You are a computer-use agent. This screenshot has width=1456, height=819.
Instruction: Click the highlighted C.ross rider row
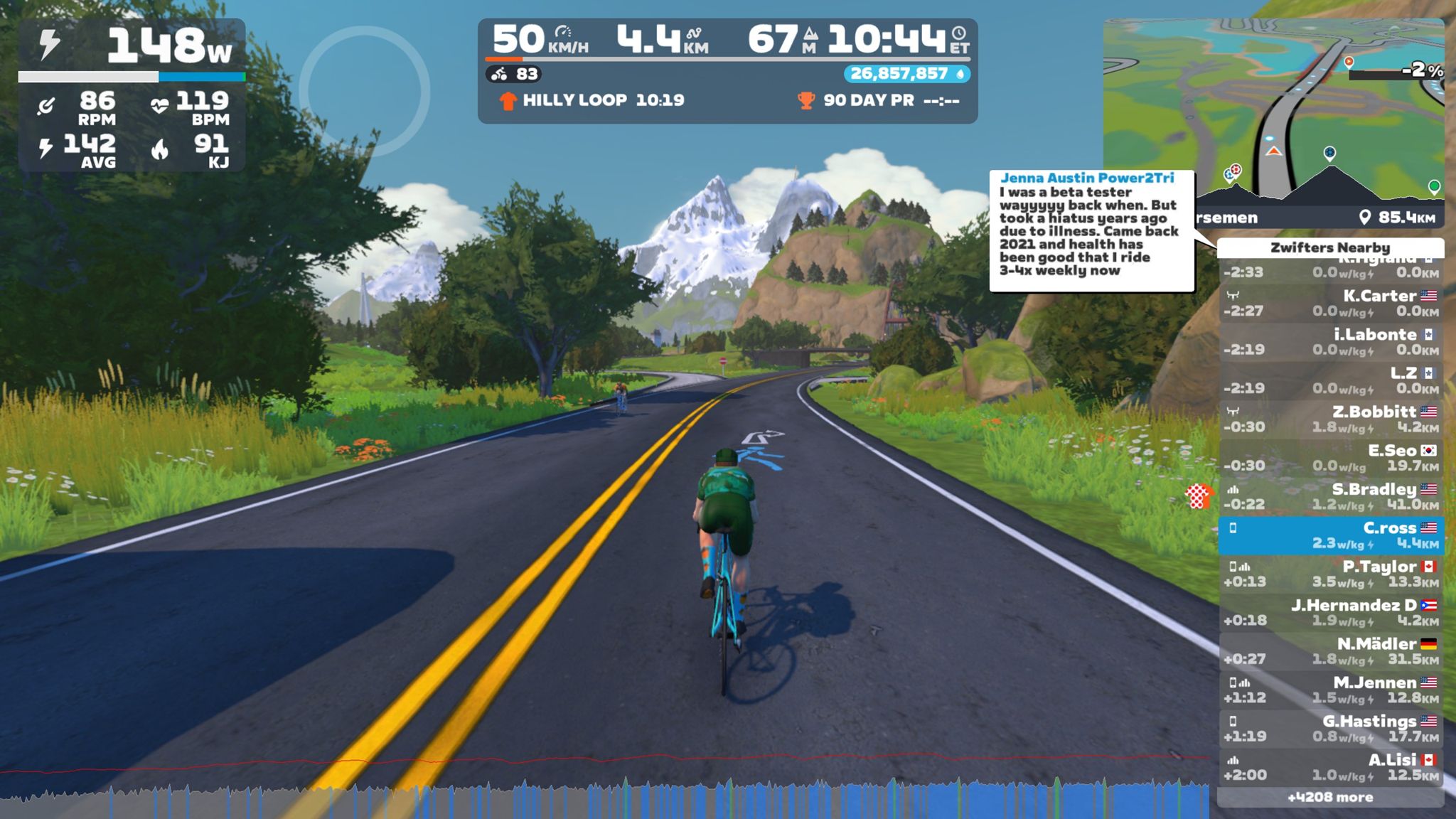click(1330, 535)
